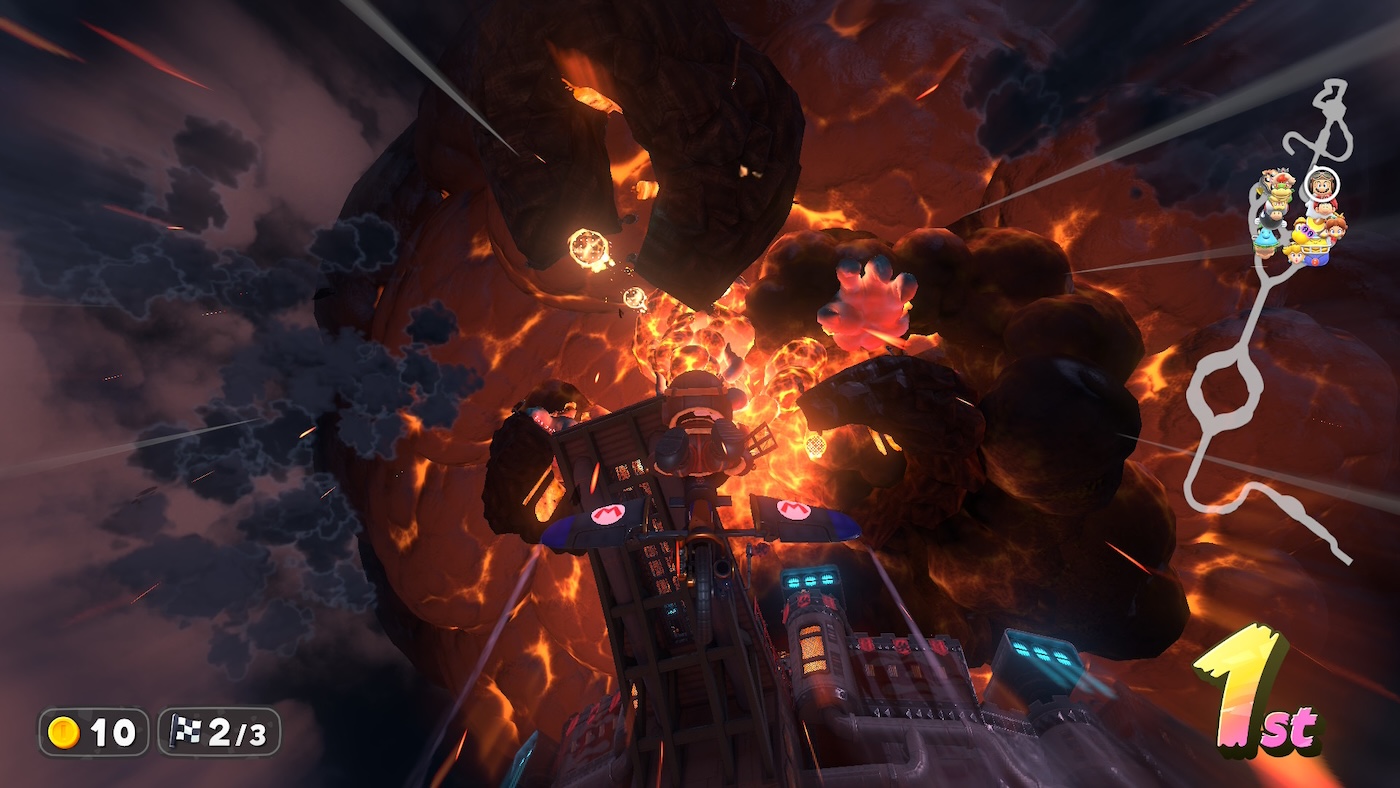Select the circled aviator Mario map marker
This screenshot has width=1400, height=788.
coord(1322,186)
